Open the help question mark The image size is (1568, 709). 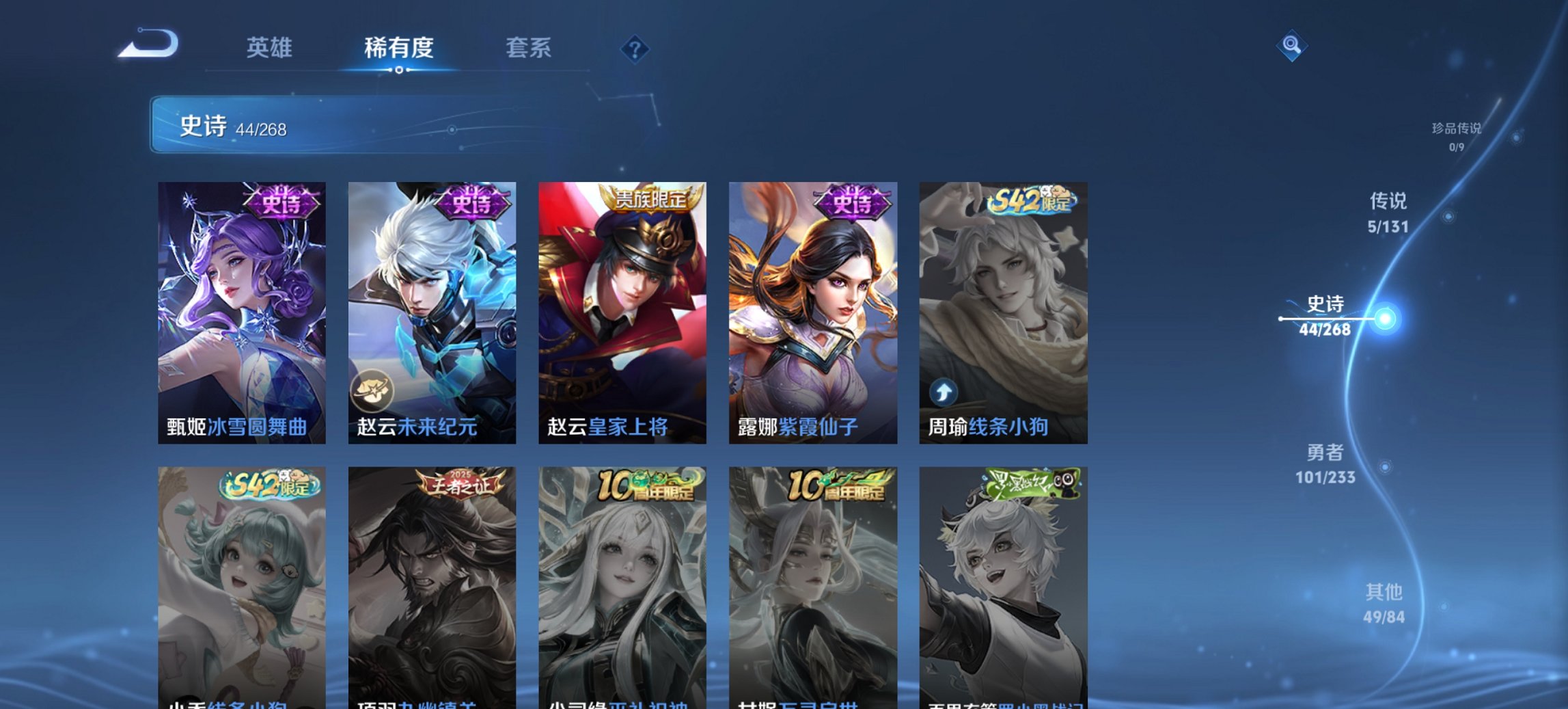635,49
